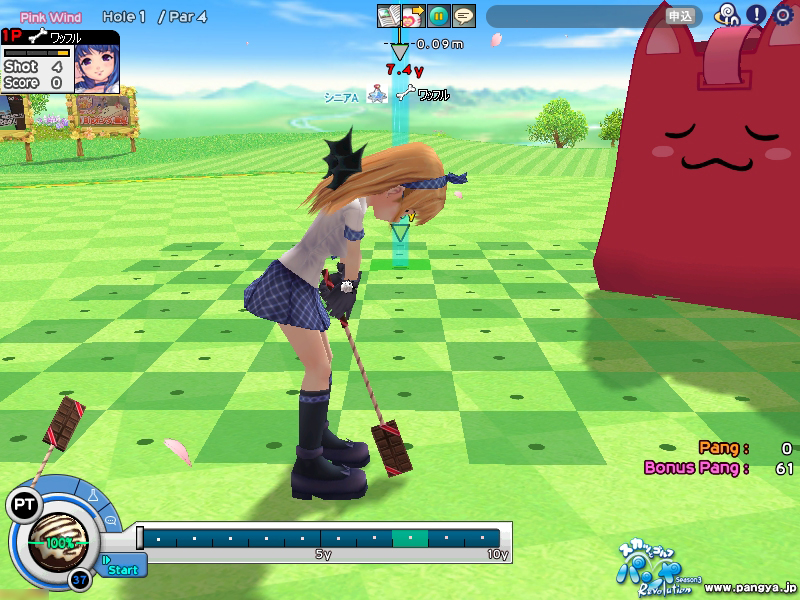Click the putting power bar
This screenshot has width=800, height=600.
322,538
